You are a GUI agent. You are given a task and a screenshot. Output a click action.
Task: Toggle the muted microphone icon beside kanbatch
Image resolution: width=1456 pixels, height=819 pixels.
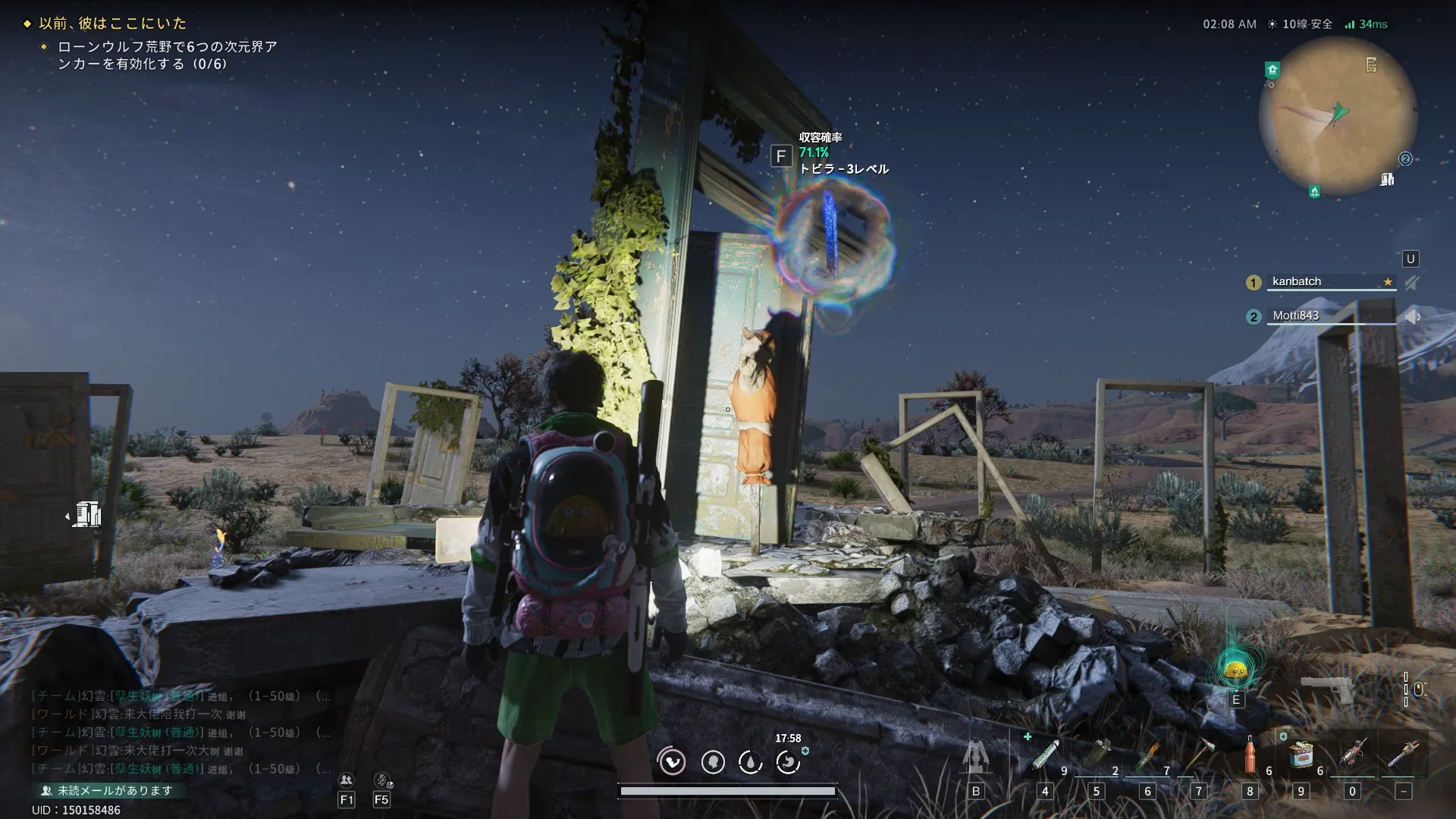(1411, 283)
